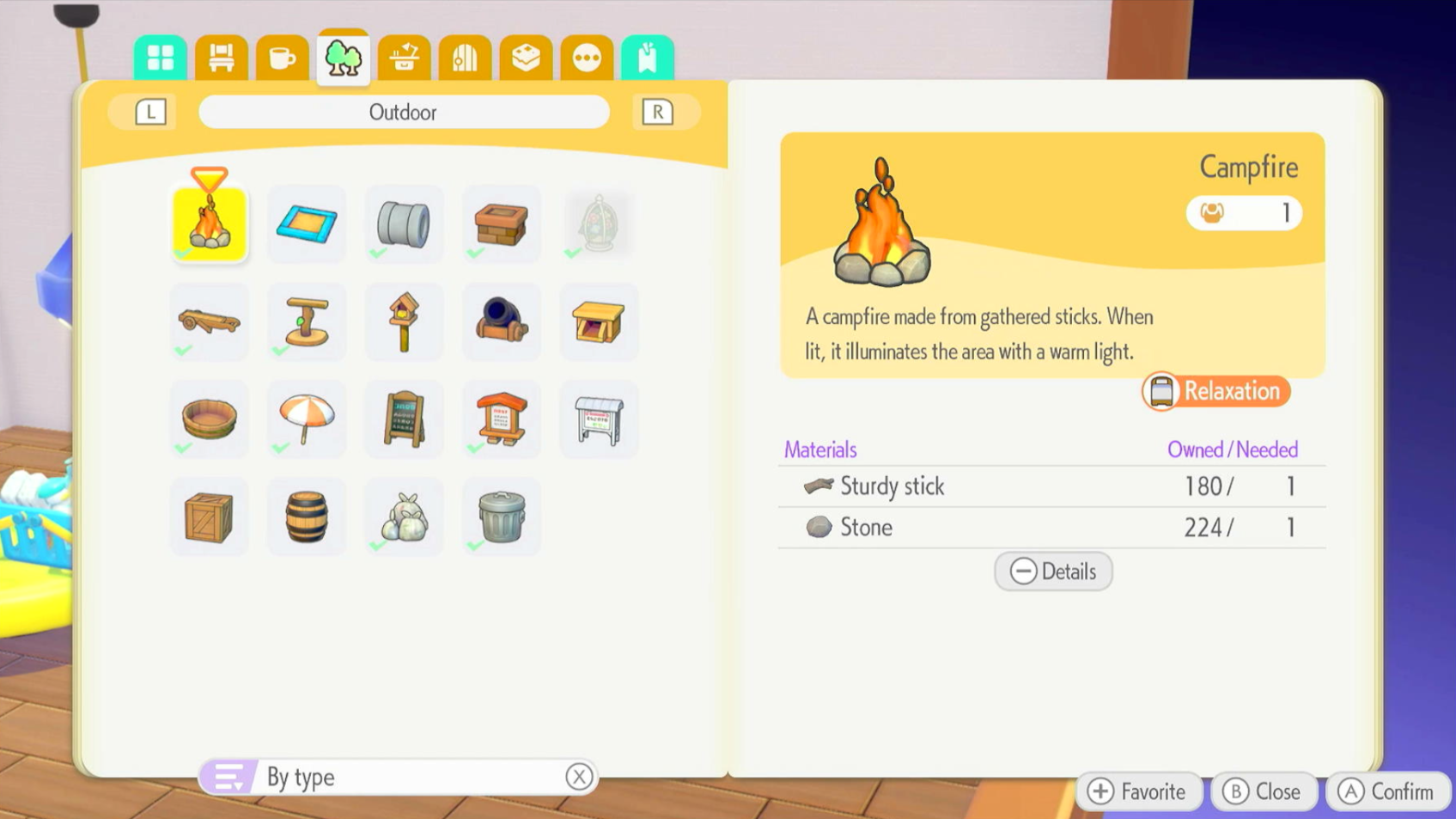Choose the orange beach parasol item

pyautogui.click(x=307, y=419)
